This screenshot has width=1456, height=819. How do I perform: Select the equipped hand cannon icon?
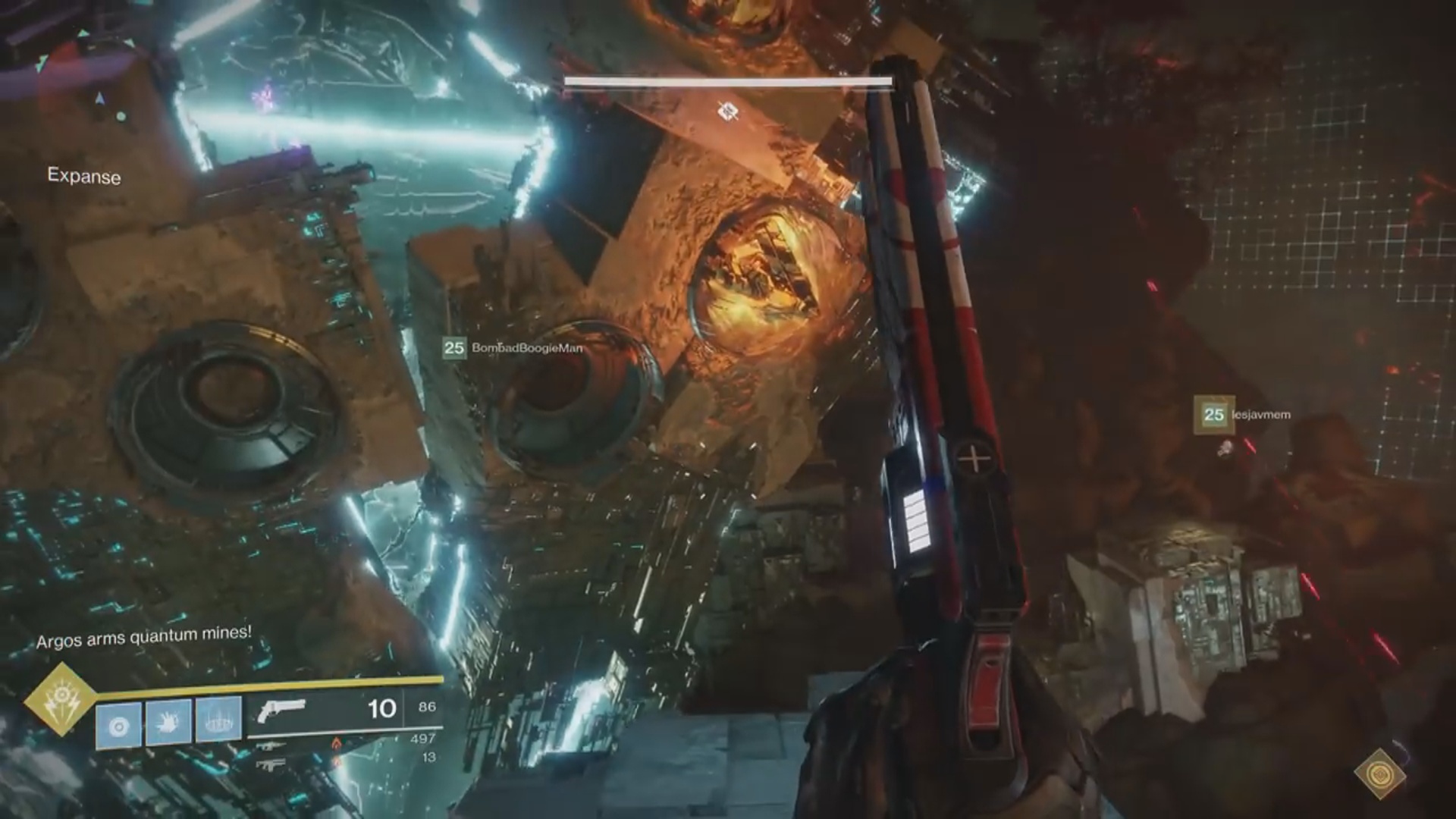click(x=281, y=711)
